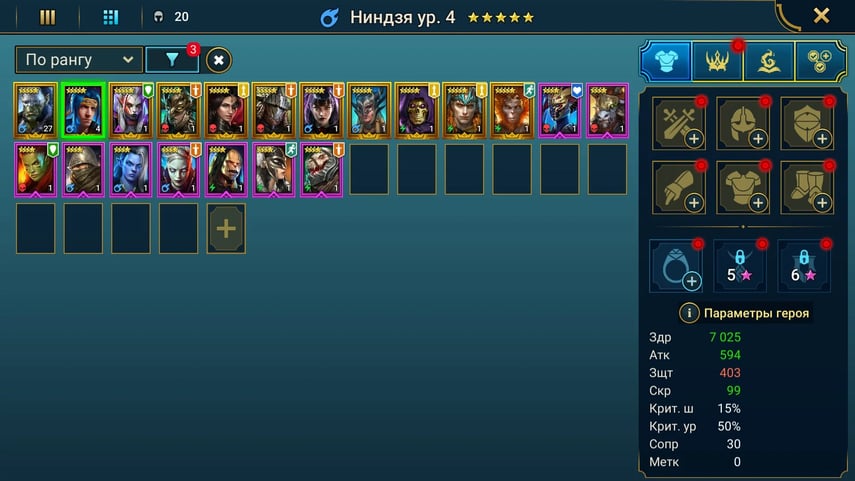Open the armor equipment tab
Screen dimensions: 855x481
pos(665,61)
